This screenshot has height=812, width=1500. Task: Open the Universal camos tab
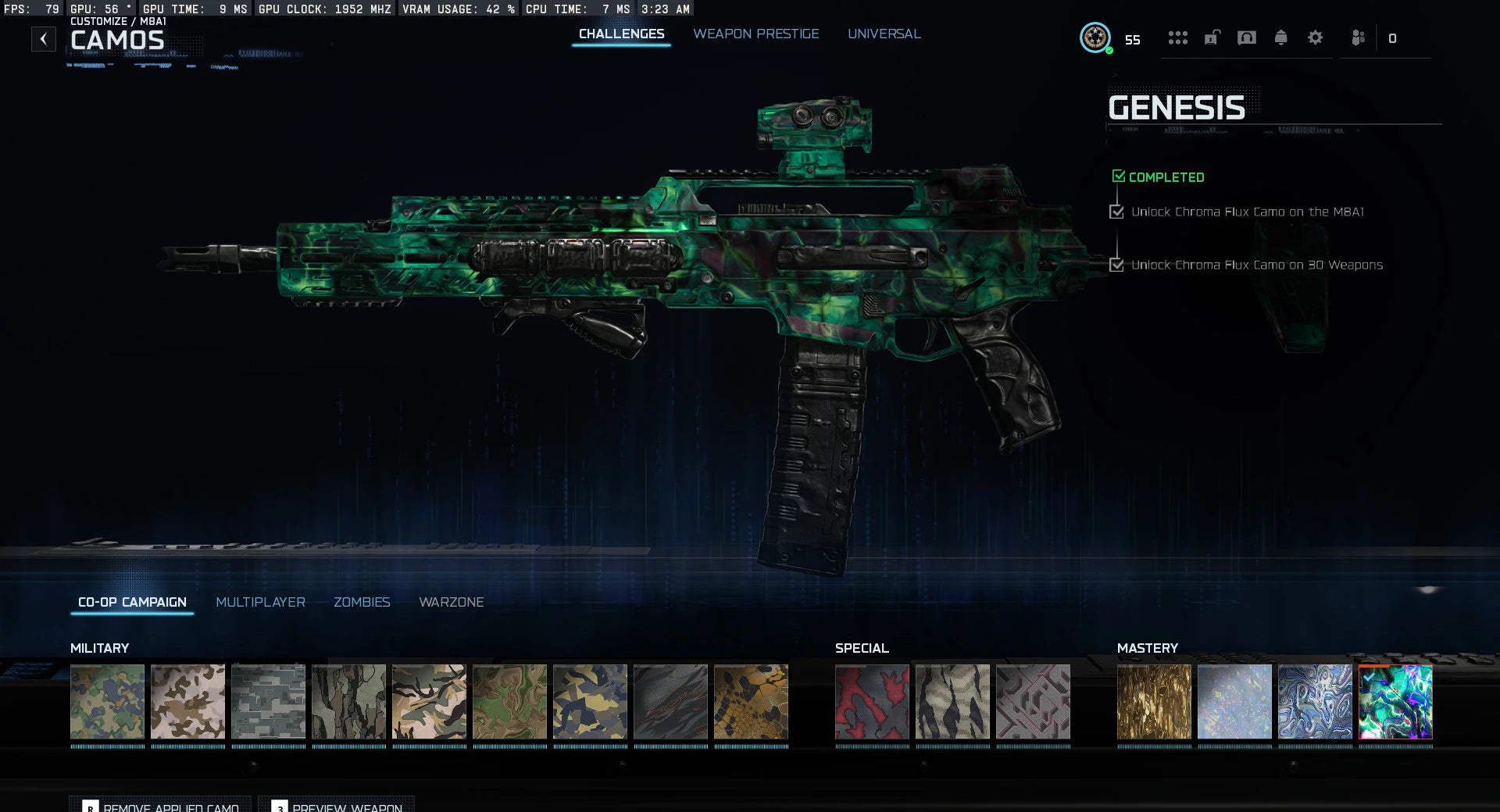(x=884, y=34)
